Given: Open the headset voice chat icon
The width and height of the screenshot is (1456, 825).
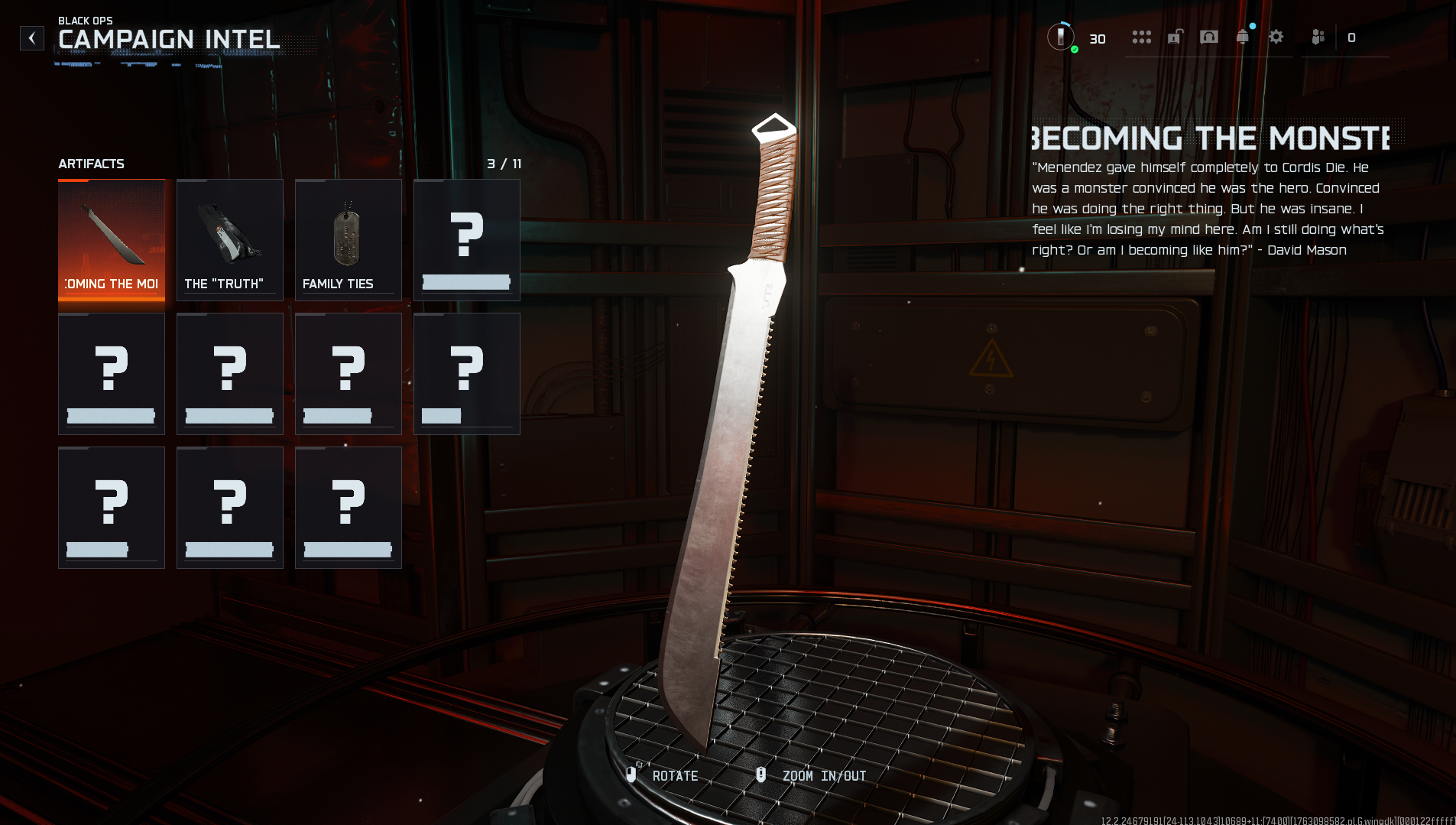Looking at the screenshot, I should (x=1209, y=37).
